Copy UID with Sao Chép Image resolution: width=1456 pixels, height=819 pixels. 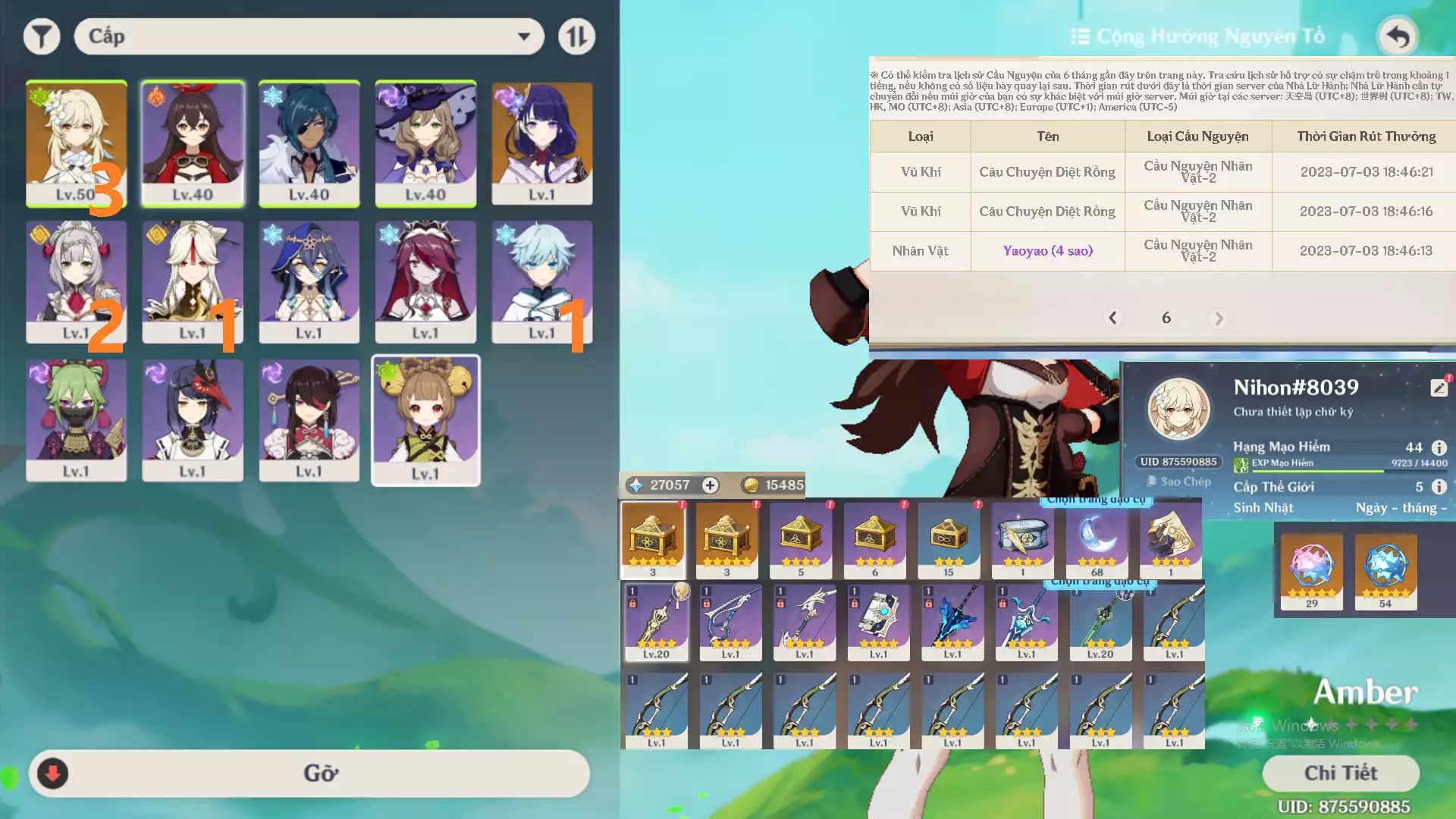click(x=1178, y=482)
